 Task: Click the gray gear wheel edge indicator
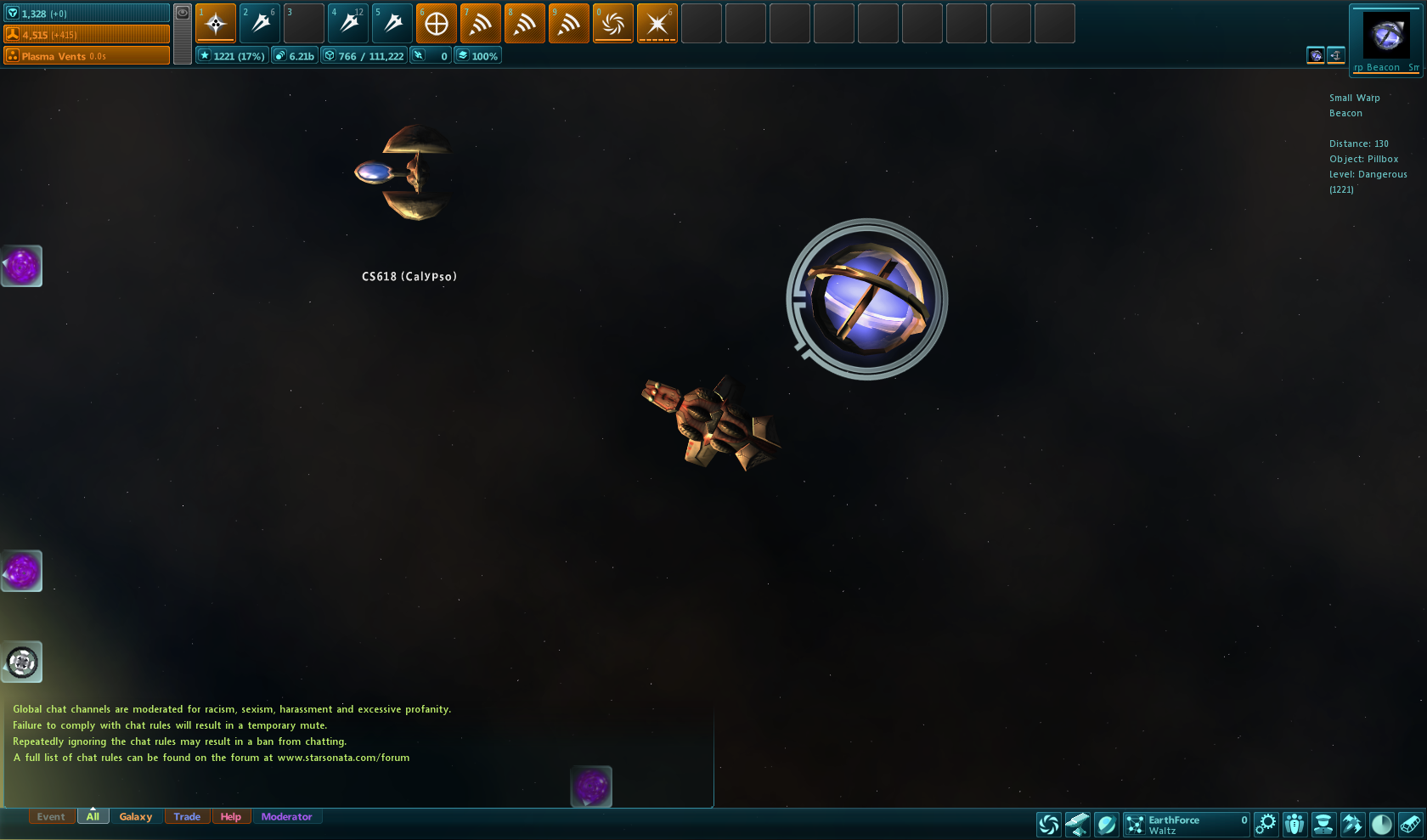[x=22, y=662]
